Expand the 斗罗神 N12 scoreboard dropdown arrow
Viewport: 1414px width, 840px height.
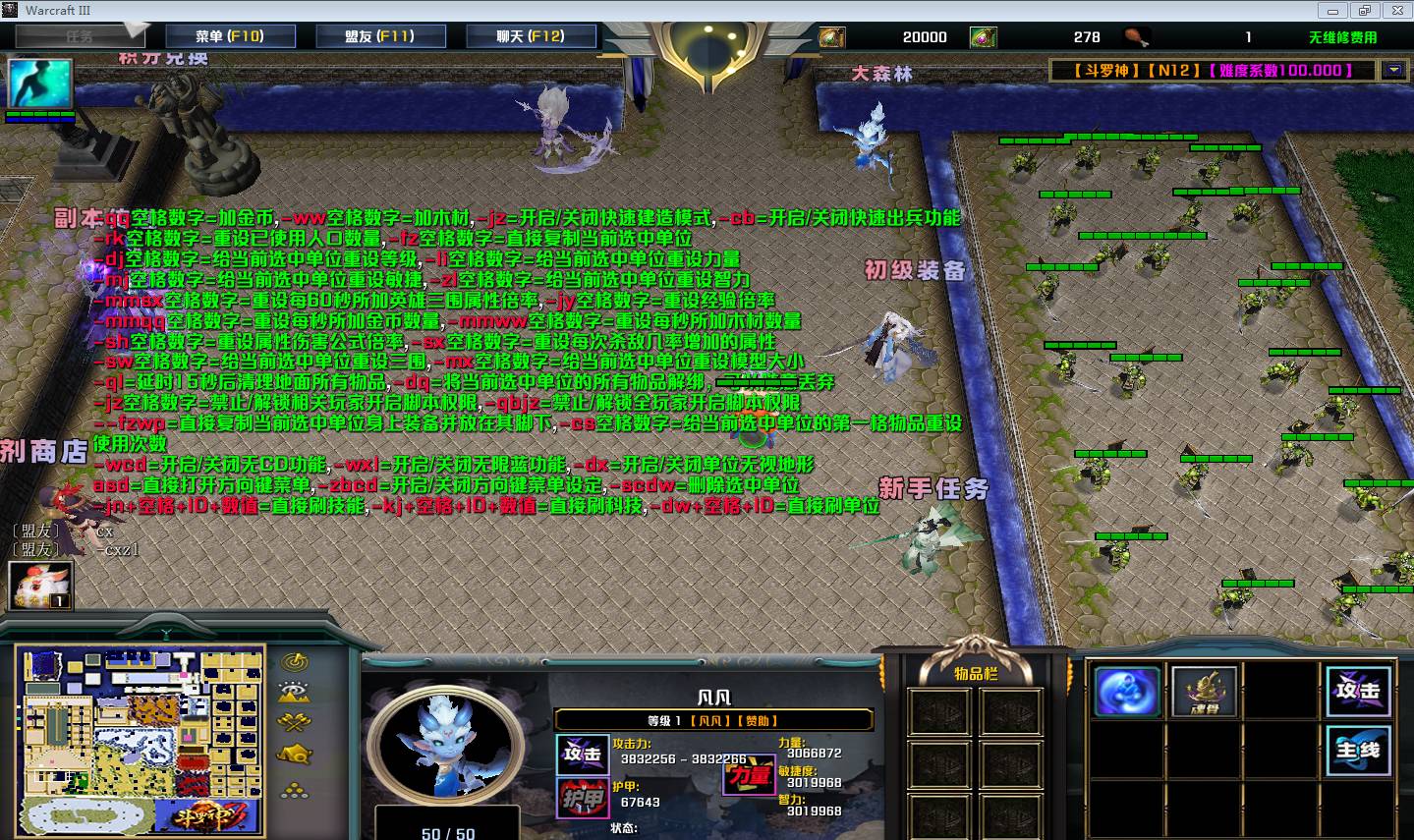click(1393, 70)
